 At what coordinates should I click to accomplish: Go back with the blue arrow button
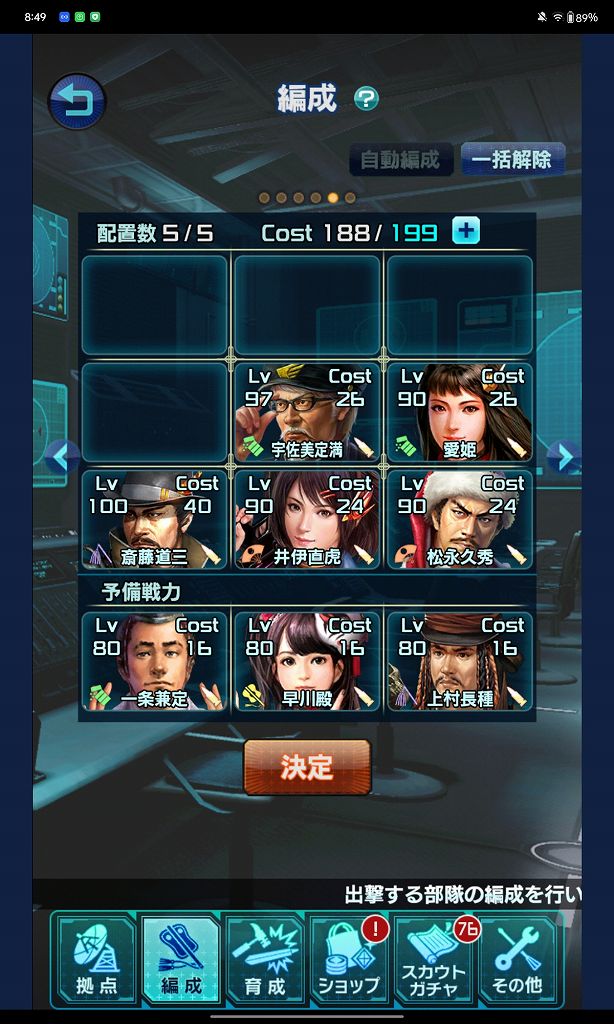(x=77, y=102)
